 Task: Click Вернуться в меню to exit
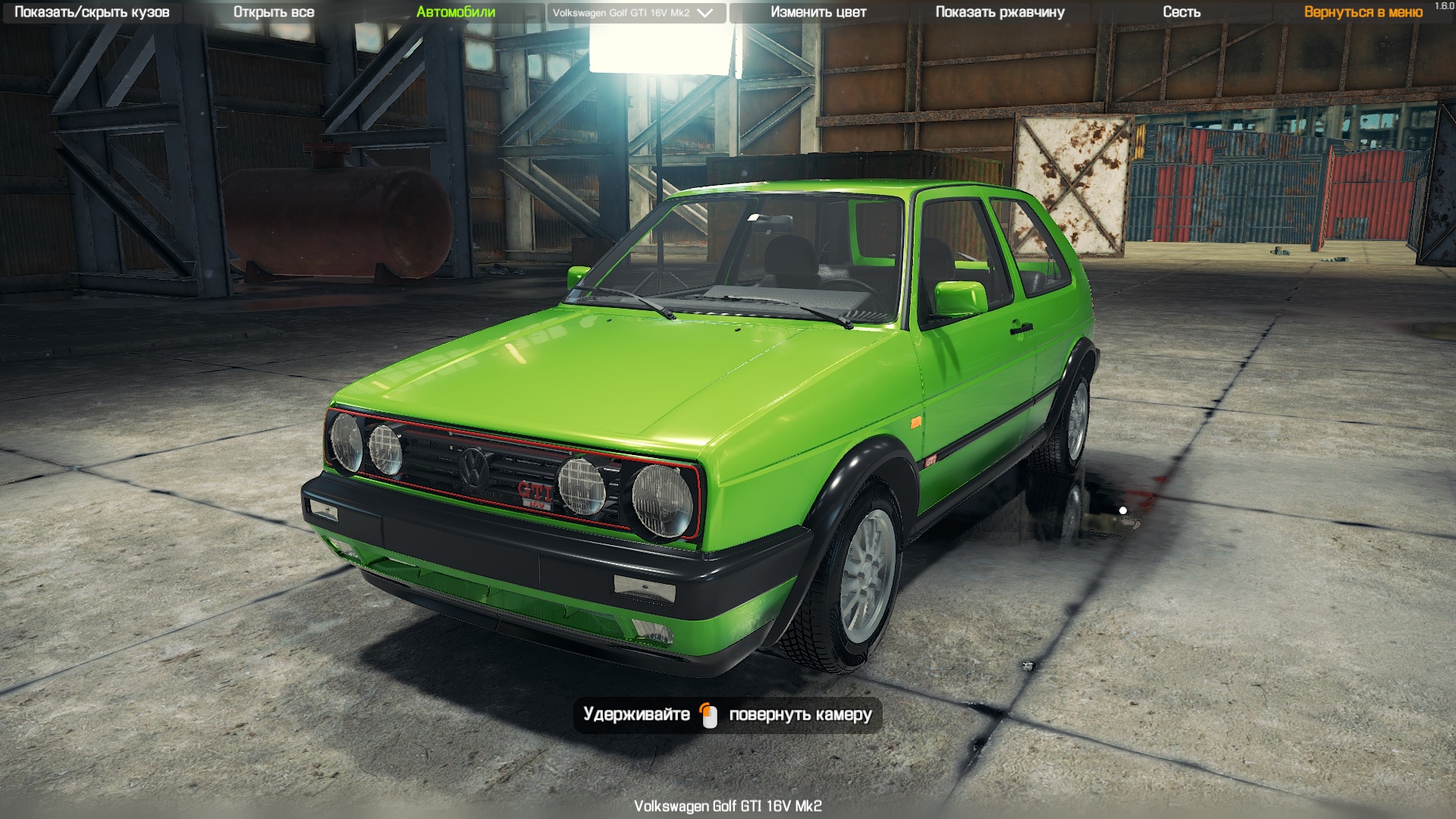click(1361, 12)
